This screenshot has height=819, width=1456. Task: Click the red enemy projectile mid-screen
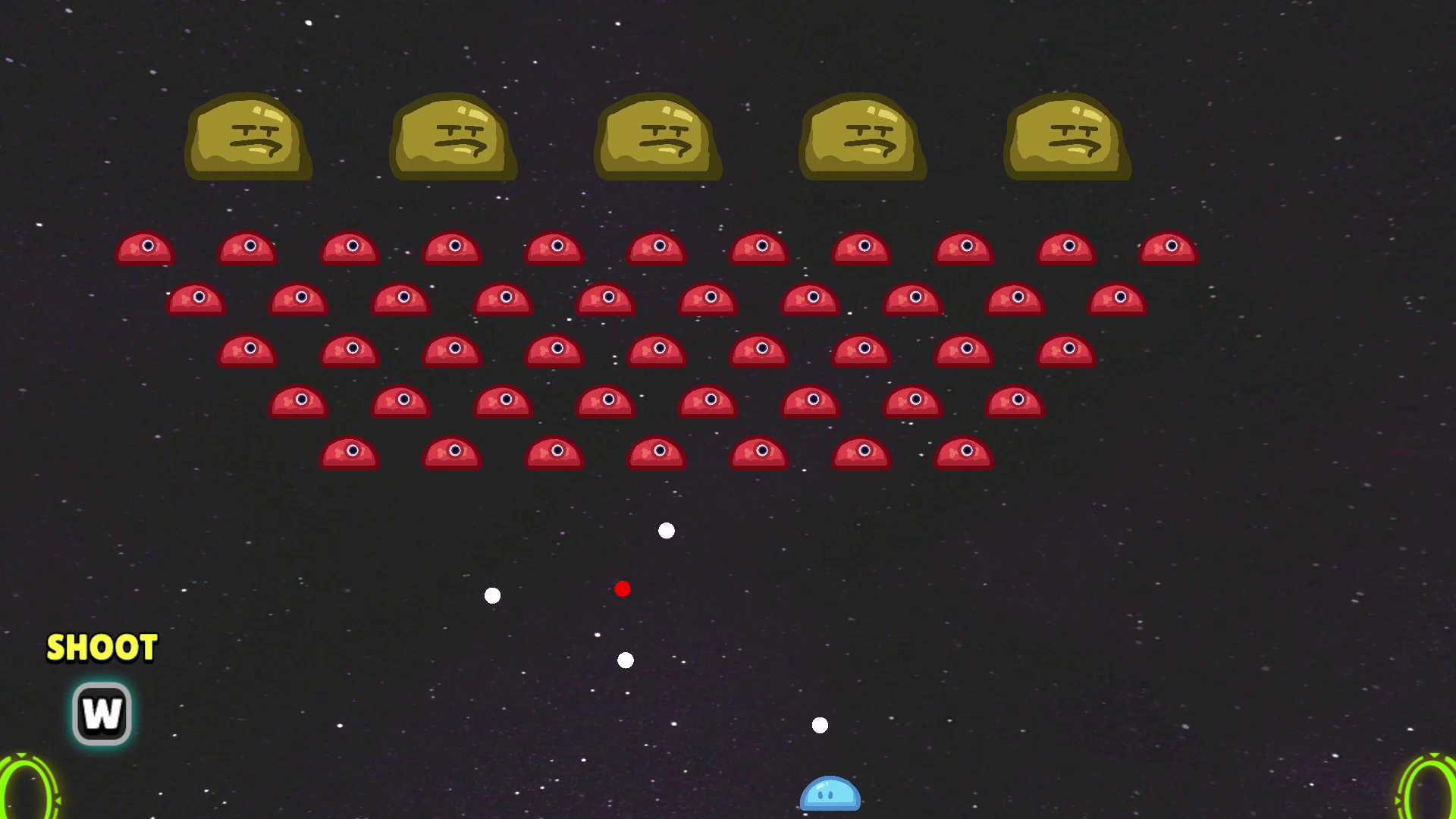tap(623, 588)
